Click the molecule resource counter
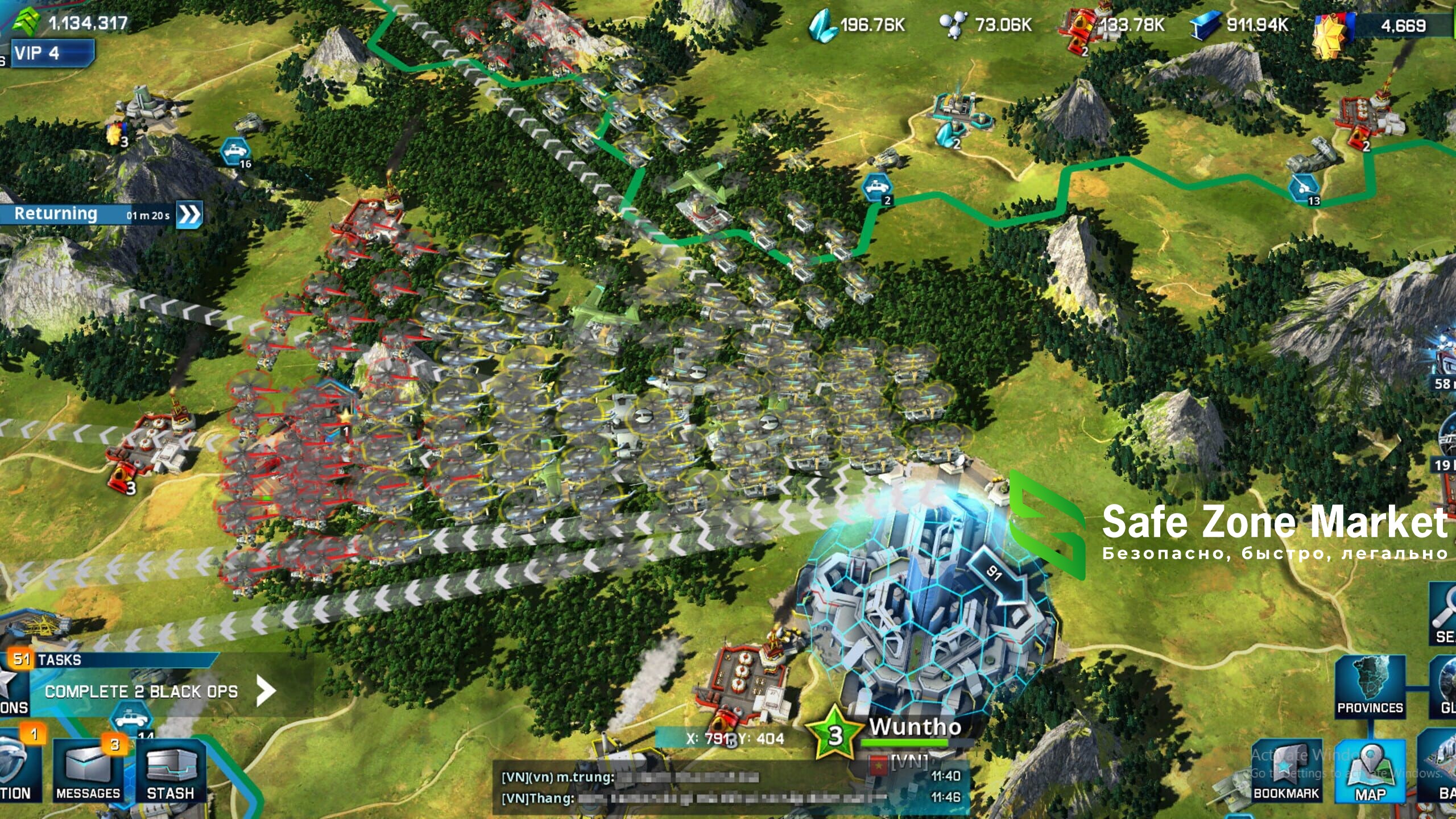Screen dimensions: 1456x819 click(987, 25)
